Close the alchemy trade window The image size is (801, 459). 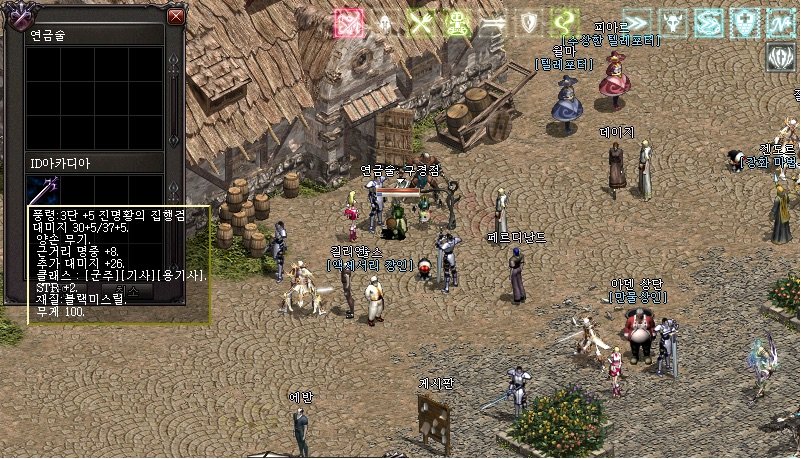(x=176, y=17)
